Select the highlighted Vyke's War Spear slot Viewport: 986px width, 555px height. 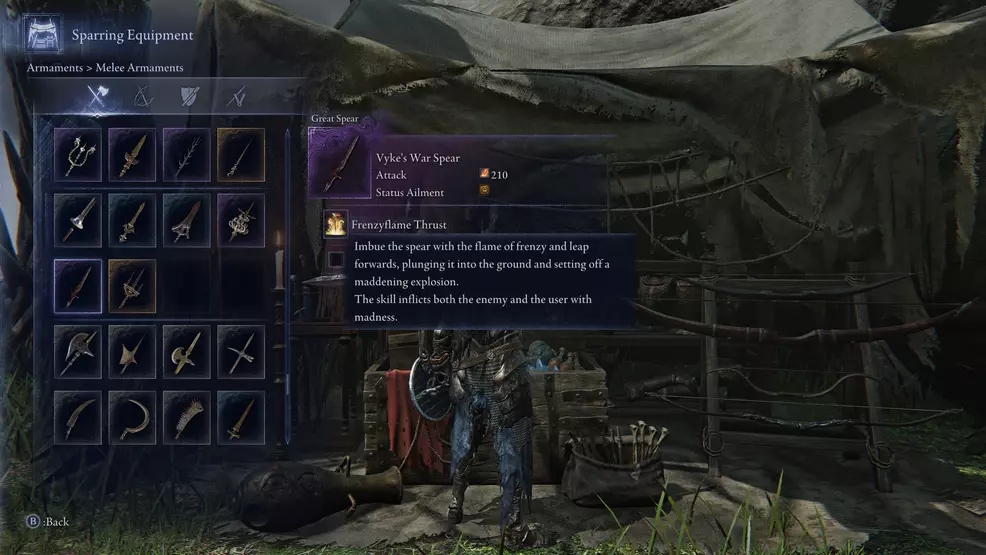coord(78,286)
